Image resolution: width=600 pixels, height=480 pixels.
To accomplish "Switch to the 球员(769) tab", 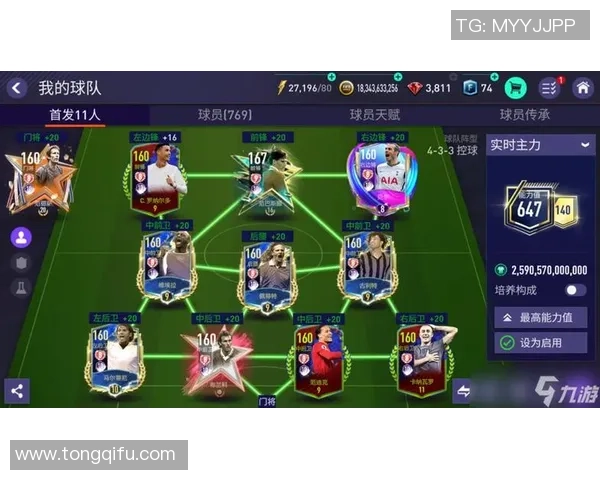I will click(224, 115).
